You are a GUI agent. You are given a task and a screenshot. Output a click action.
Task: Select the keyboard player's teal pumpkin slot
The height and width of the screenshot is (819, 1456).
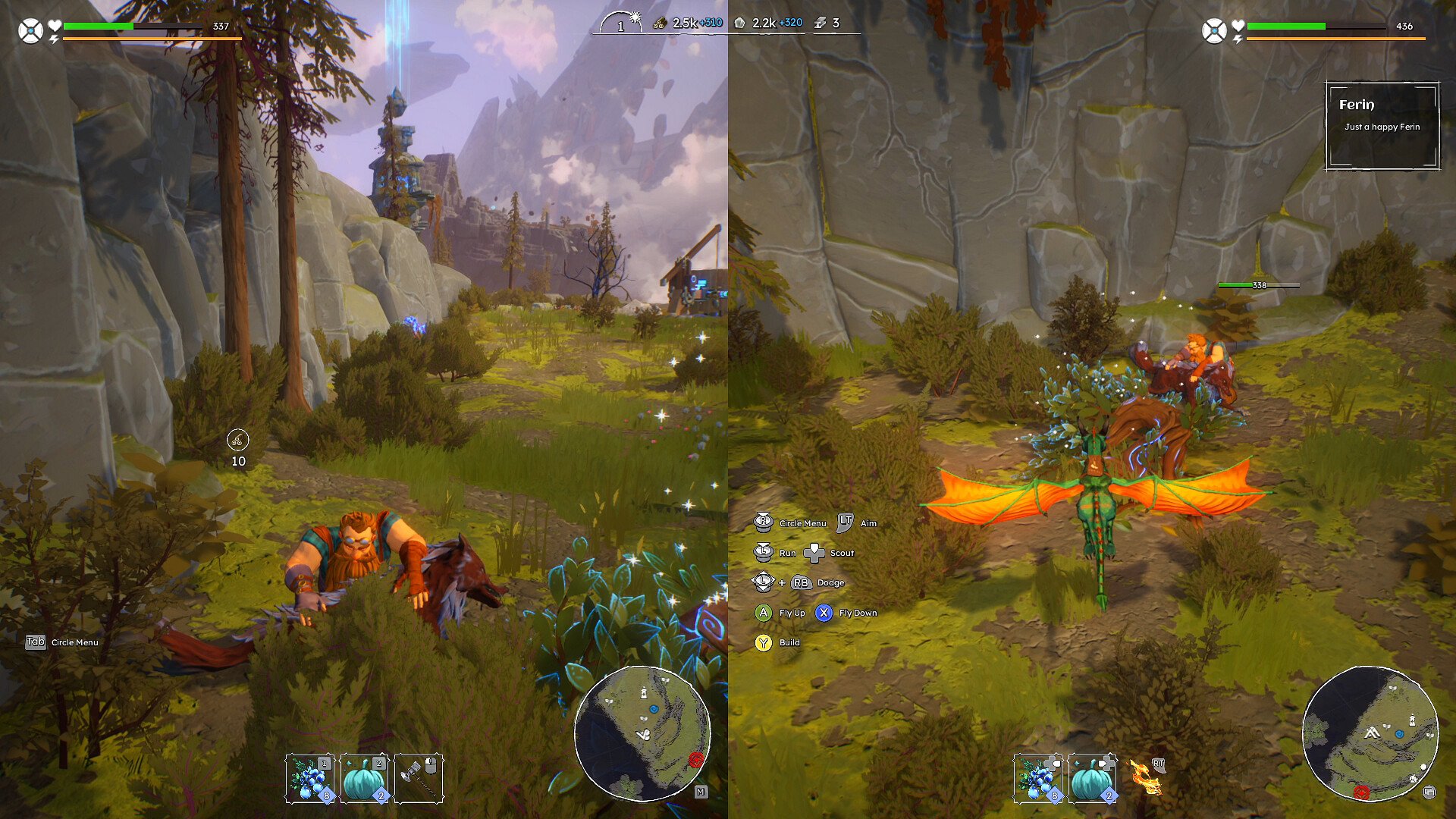click(365, 778)
